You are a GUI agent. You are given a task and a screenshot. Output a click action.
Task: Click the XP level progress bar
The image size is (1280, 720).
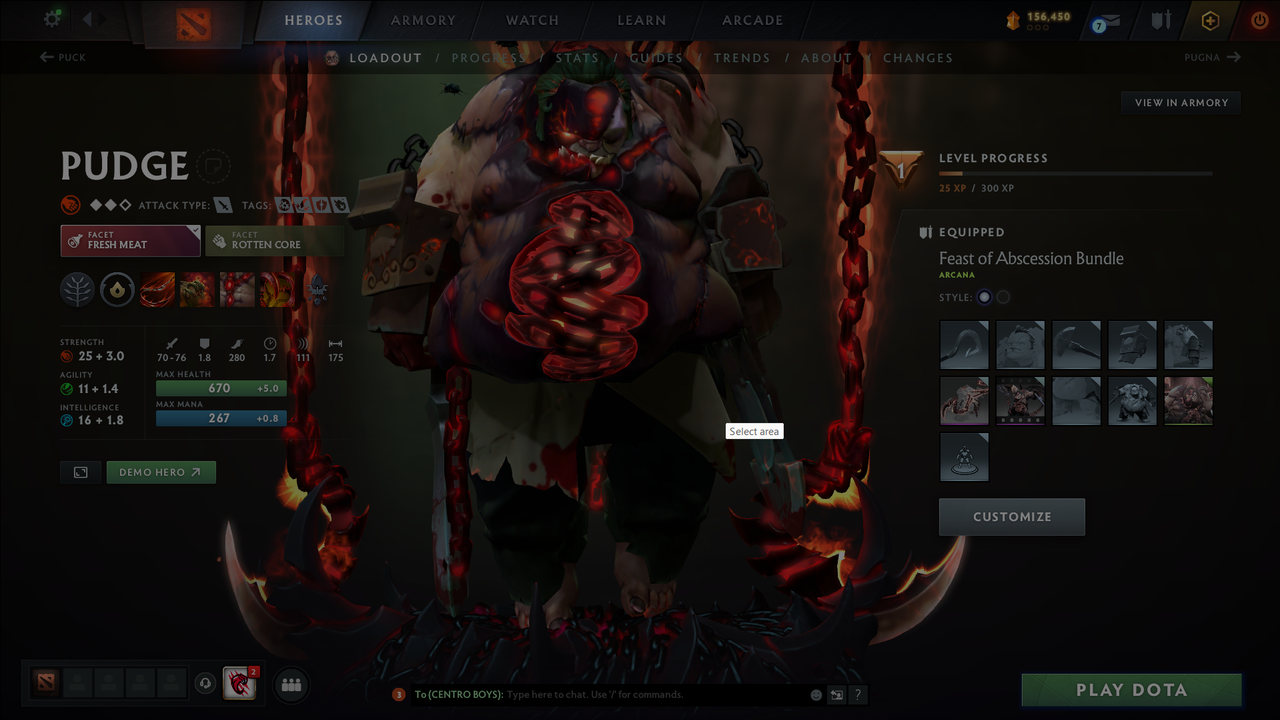pos(1076,172)
